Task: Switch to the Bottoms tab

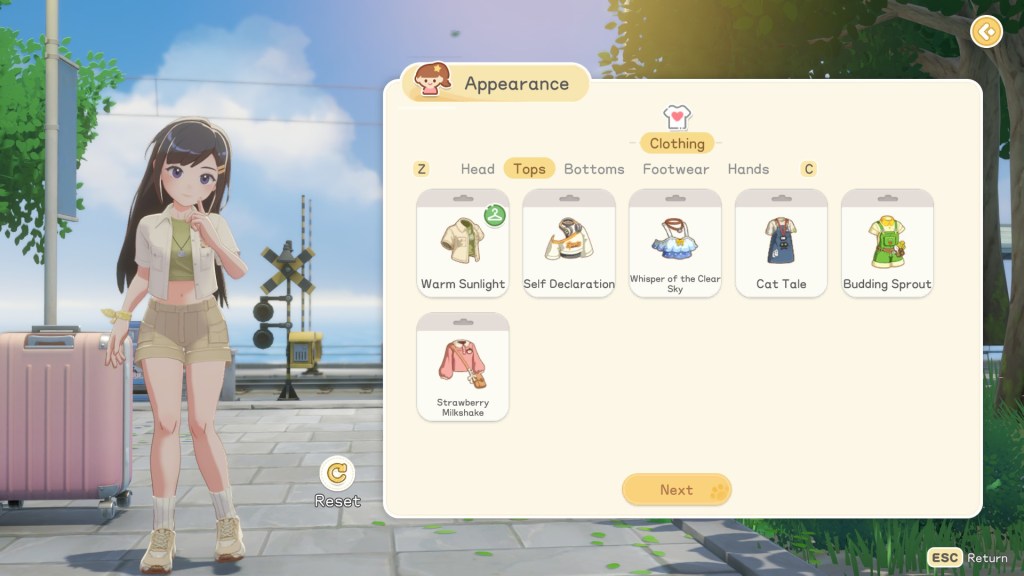Action: point(594,169)
